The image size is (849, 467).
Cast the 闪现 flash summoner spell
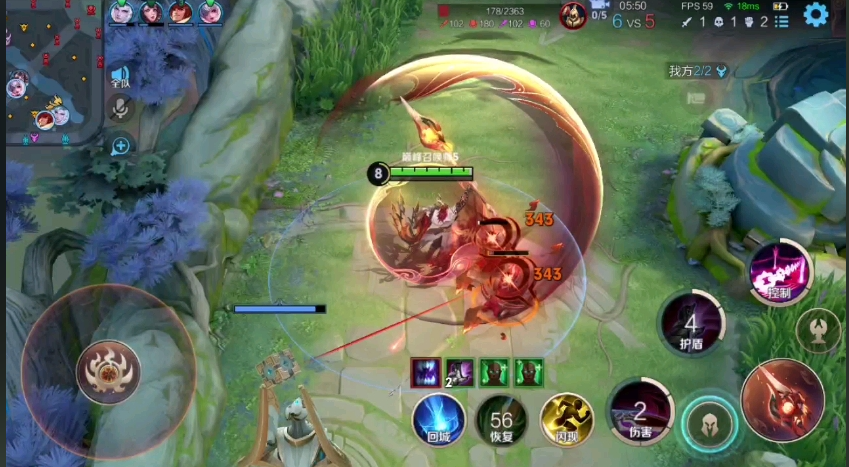click(566, 418)
